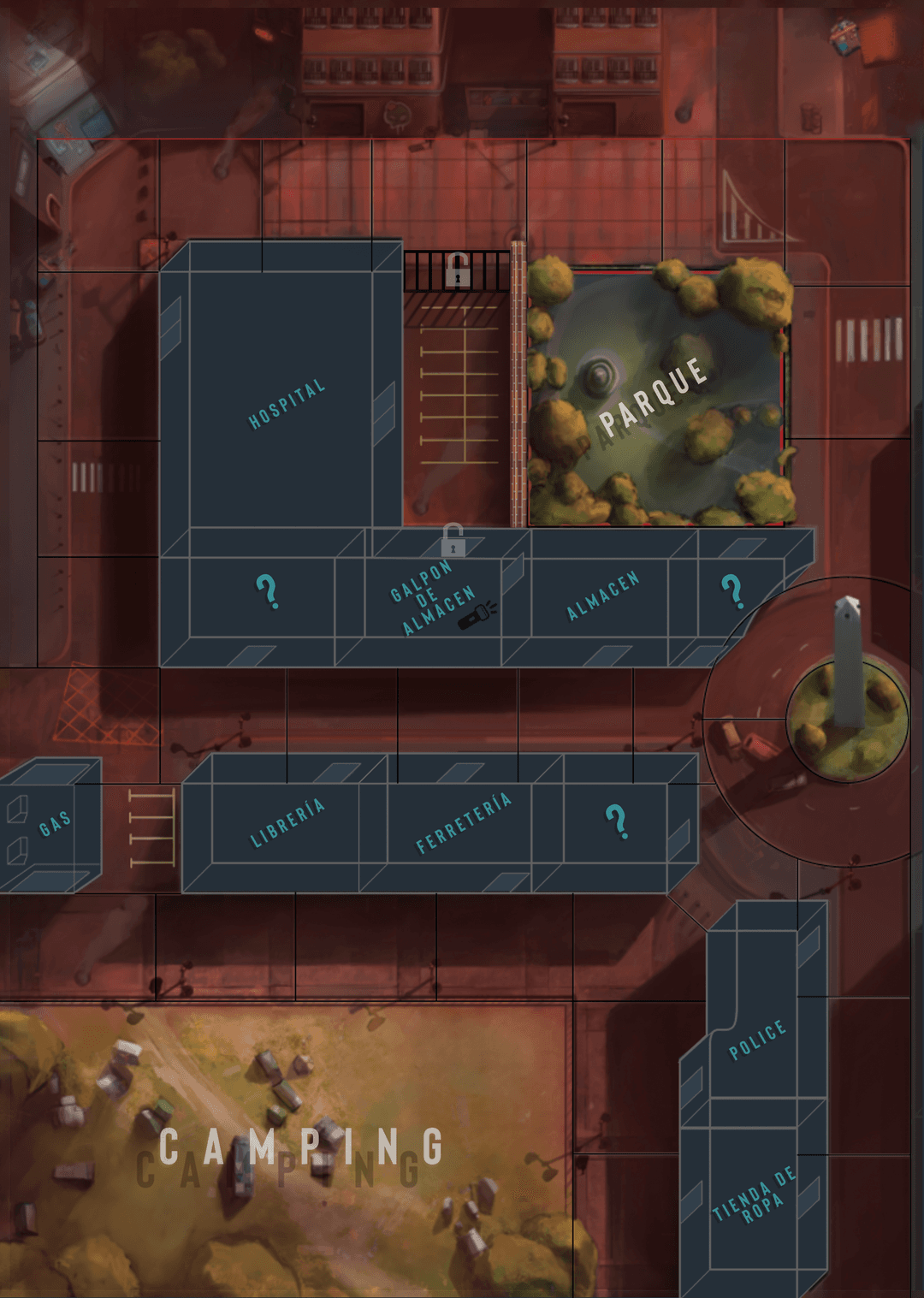The image size is (924, 1298).
Task: Select the Tienda de Ropa building
Action: [754, 1196]
